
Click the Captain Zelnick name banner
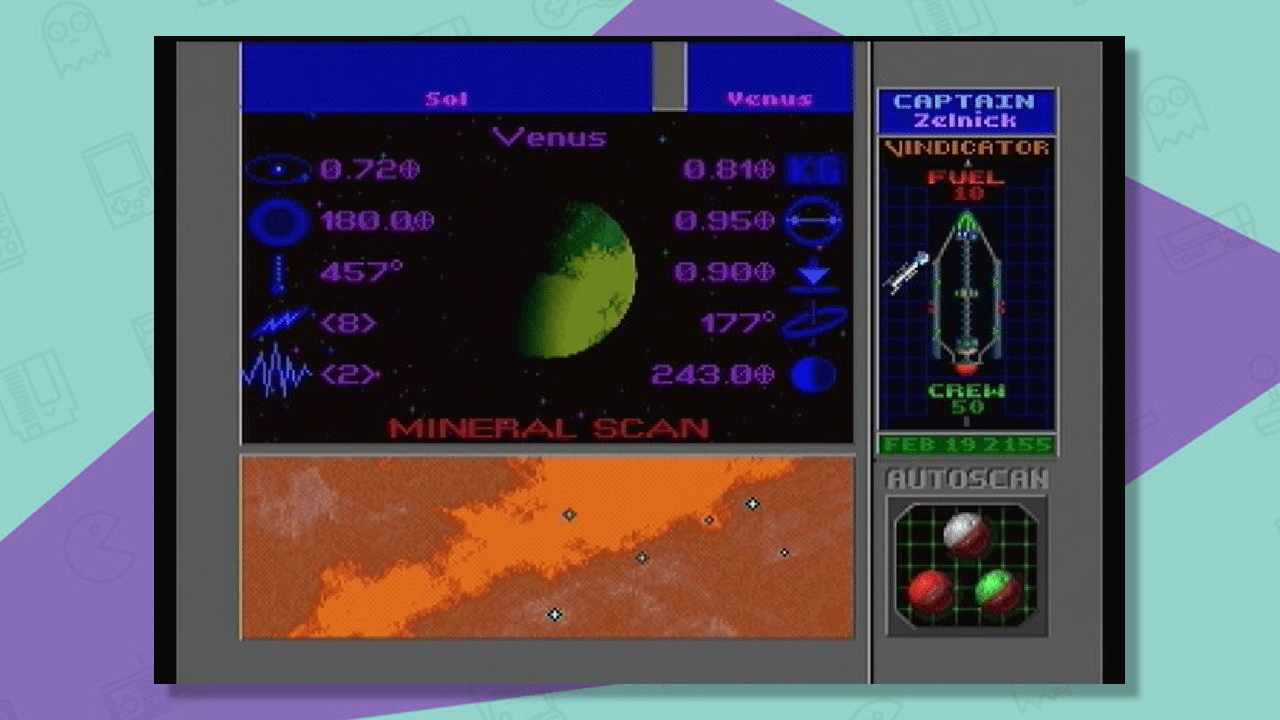pyautogui.click(x=965, y=110)
